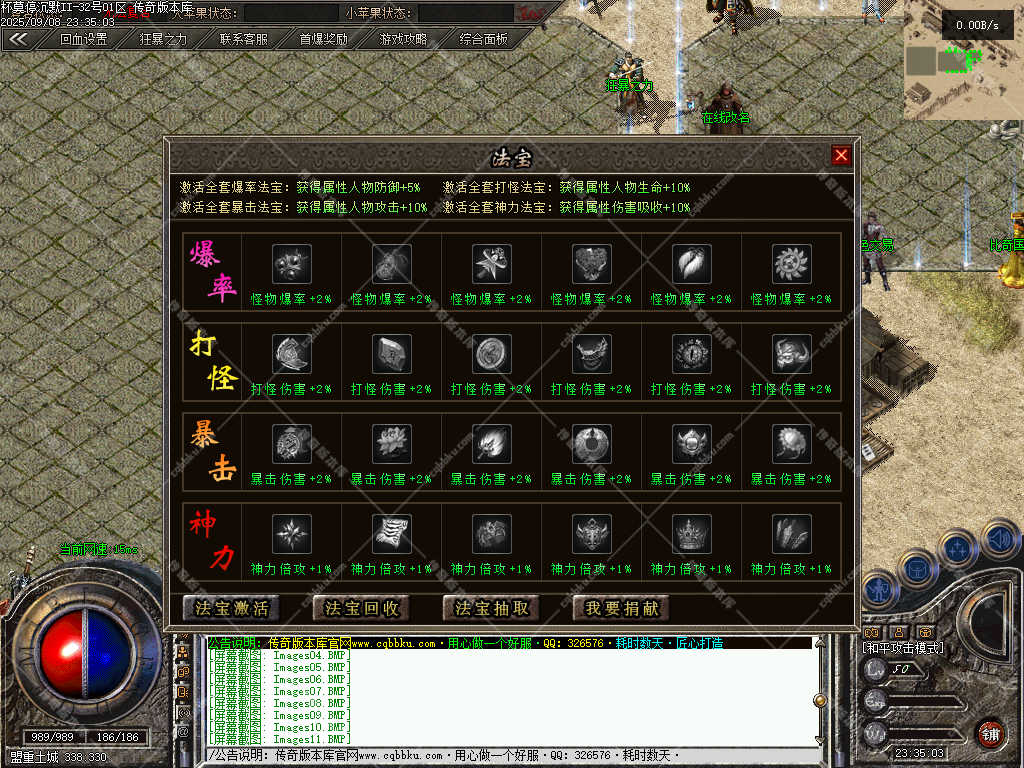Open 联系客服 customer service
The width and height of the screenshot is (1024, 768).
(244, 39)
